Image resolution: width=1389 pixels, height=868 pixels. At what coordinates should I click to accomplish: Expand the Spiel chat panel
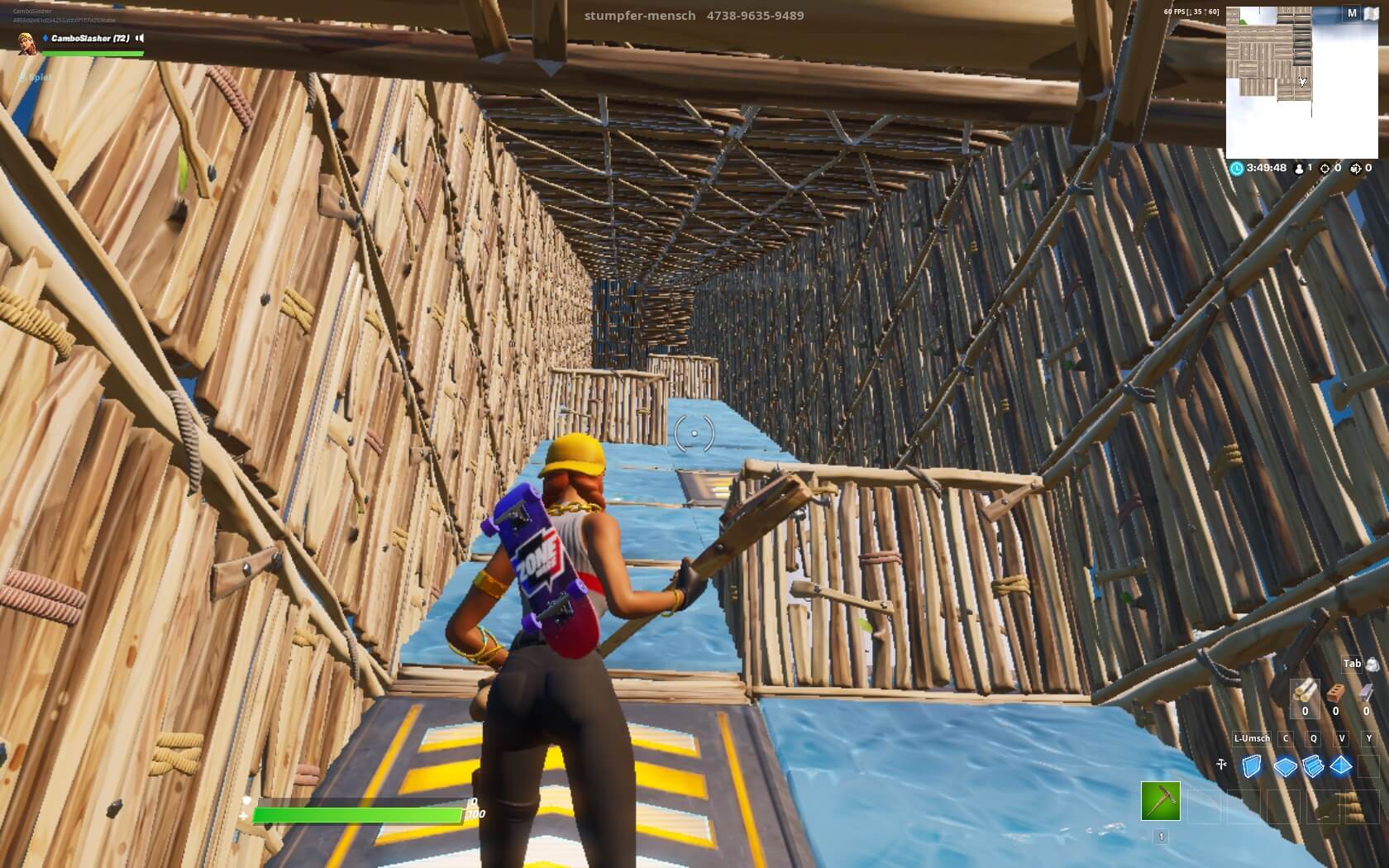pyautogui.click(x=21, y=77)
